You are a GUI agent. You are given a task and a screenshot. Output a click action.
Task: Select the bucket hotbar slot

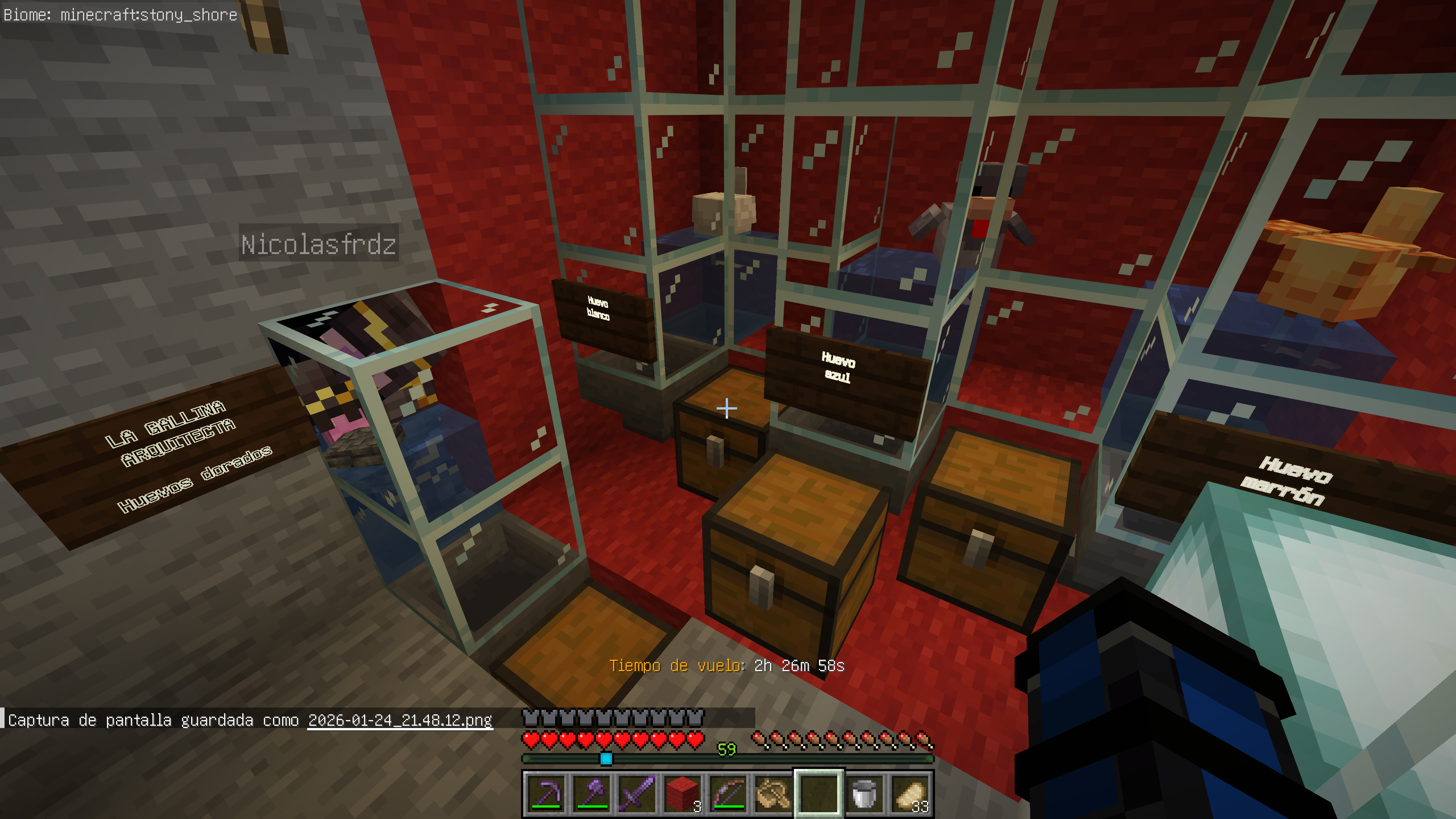pyautogui.click(x=864, y=794)
